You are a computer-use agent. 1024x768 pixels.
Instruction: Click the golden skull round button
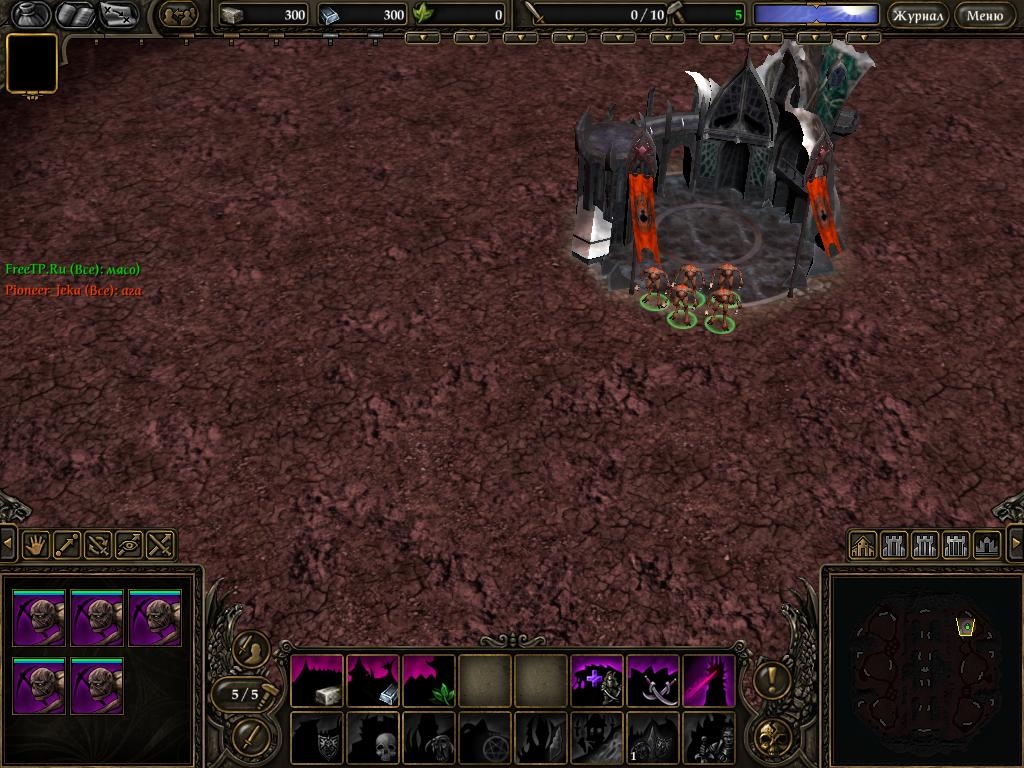(772, 737)
